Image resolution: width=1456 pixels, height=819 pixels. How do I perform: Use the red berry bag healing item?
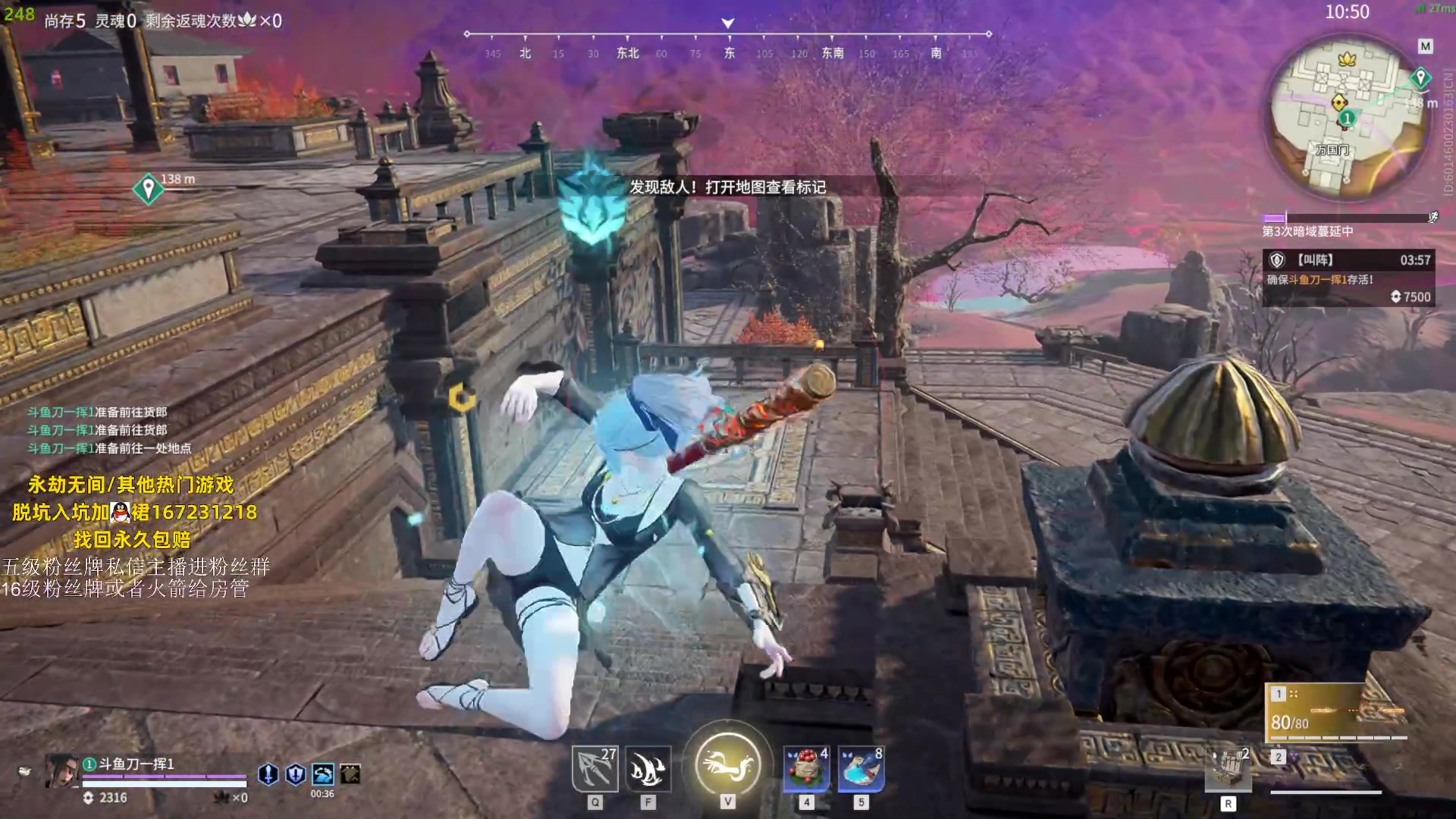click(806, 769)
